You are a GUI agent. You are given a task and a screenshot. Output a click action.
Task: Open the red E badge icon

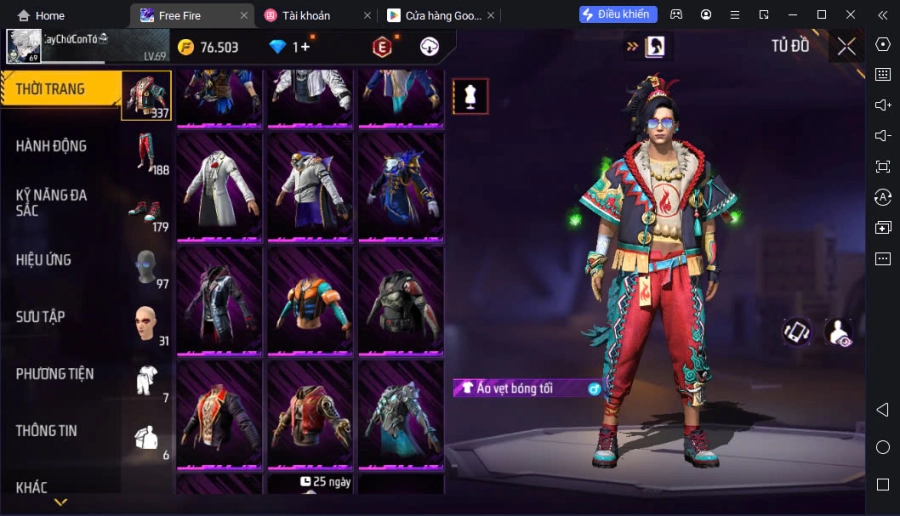click(382, 47)
